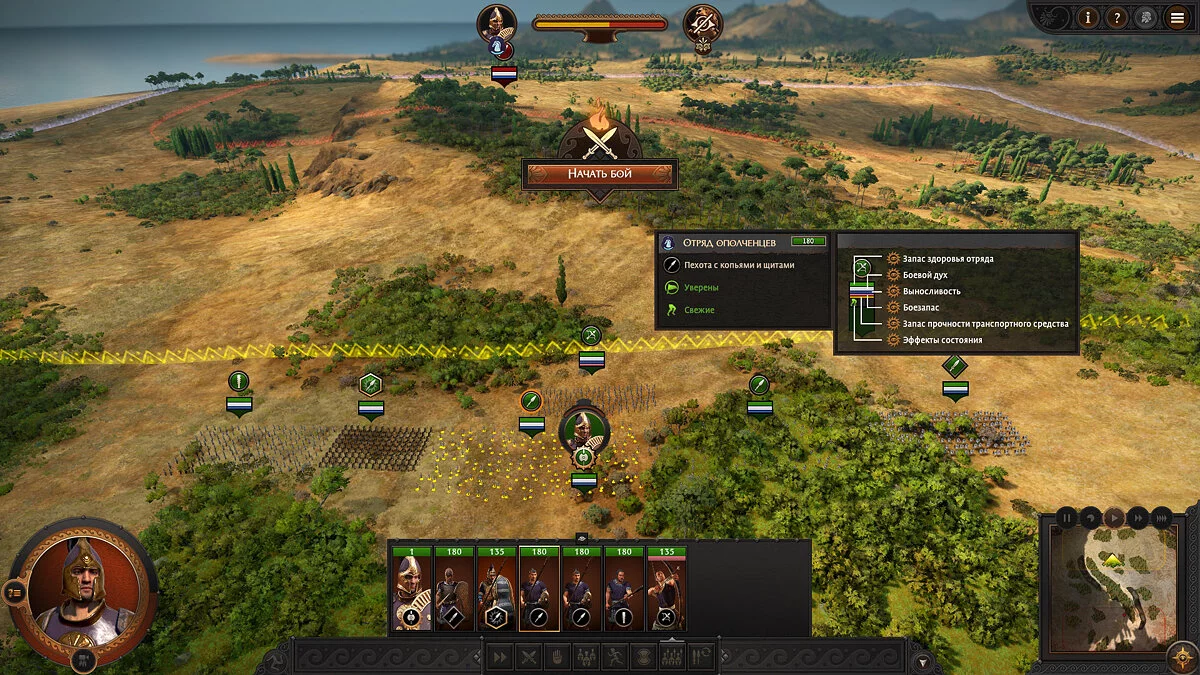Open the info 'i' panel button
The width and height of the screenshot is (1200, 675).
click(x=1089, y=17)
